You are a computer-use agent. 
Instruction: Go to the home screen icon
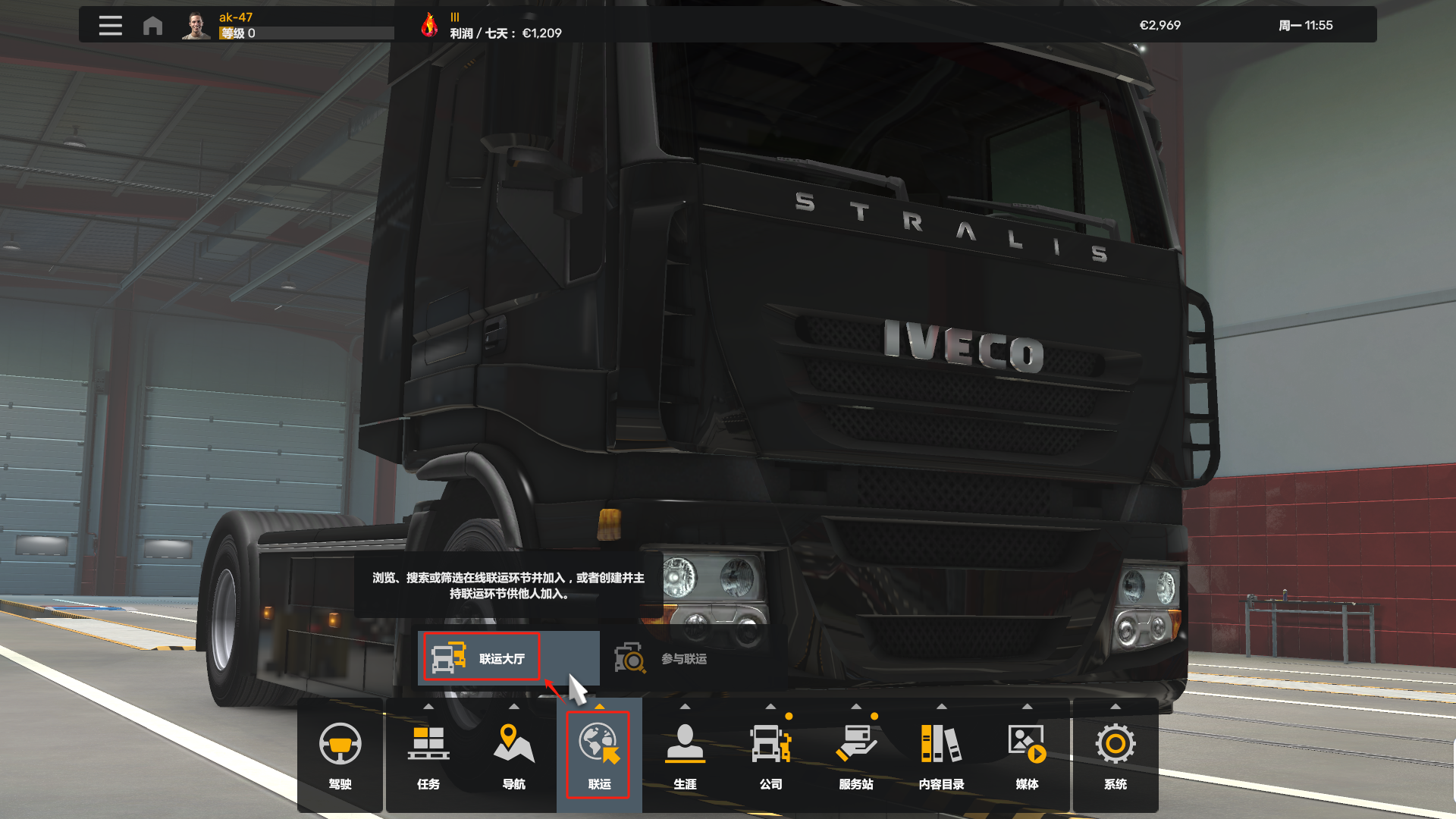coord(152,26)
